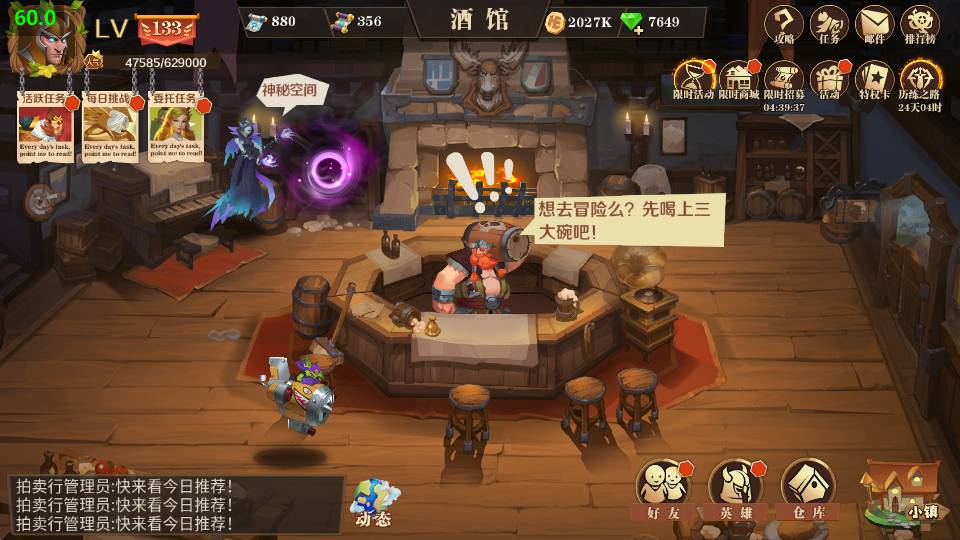Open 限时活动 hourglass event

(x=693, y=78)
